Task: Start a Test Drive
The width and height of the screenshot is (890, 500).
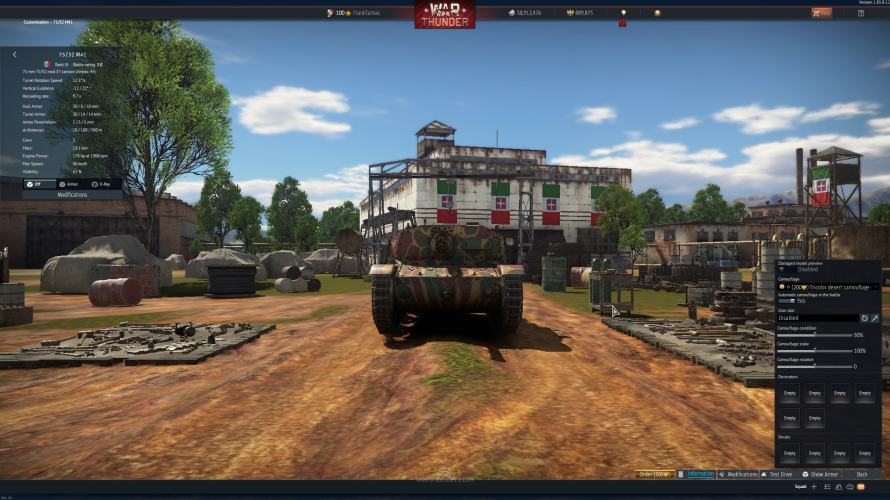Action: [777, 474]
